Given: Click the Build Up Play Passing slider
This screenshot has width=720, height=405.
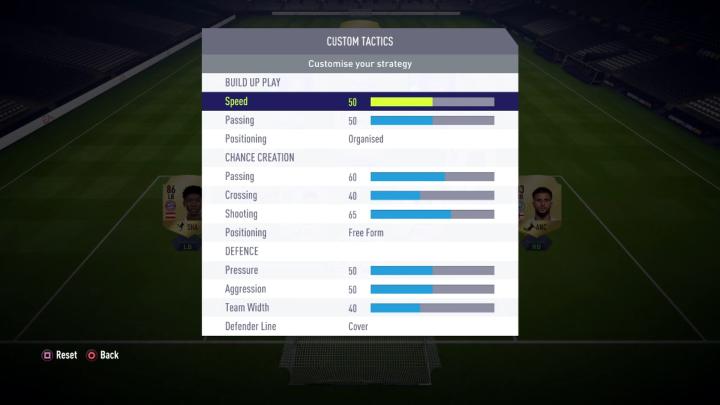Looking at the screenshot, I should pyautogui.click(x=432, y=121).
